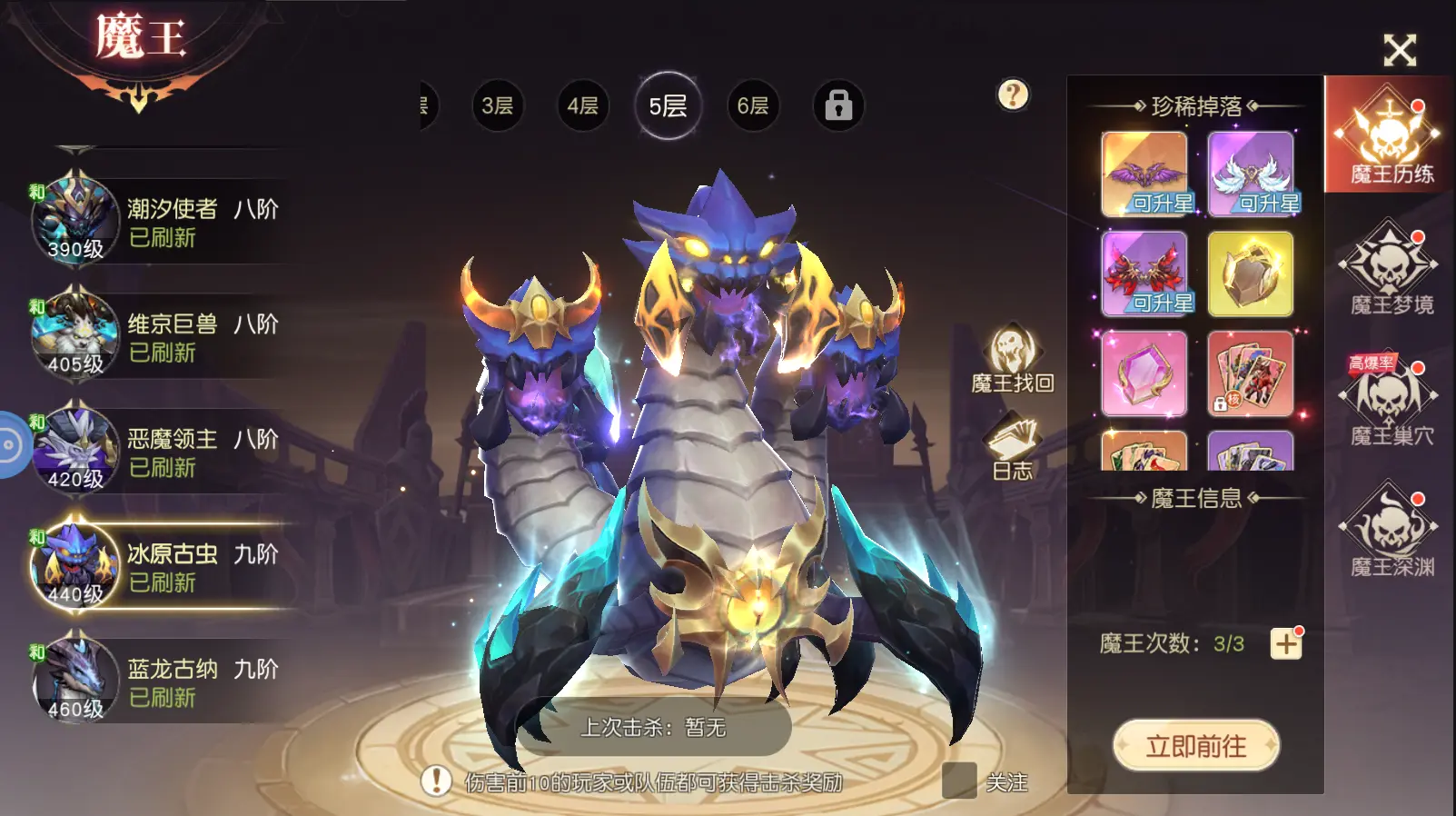Select the 4层 floor tab
This screenshot has height=816, width=1456.
pos(582,106)
